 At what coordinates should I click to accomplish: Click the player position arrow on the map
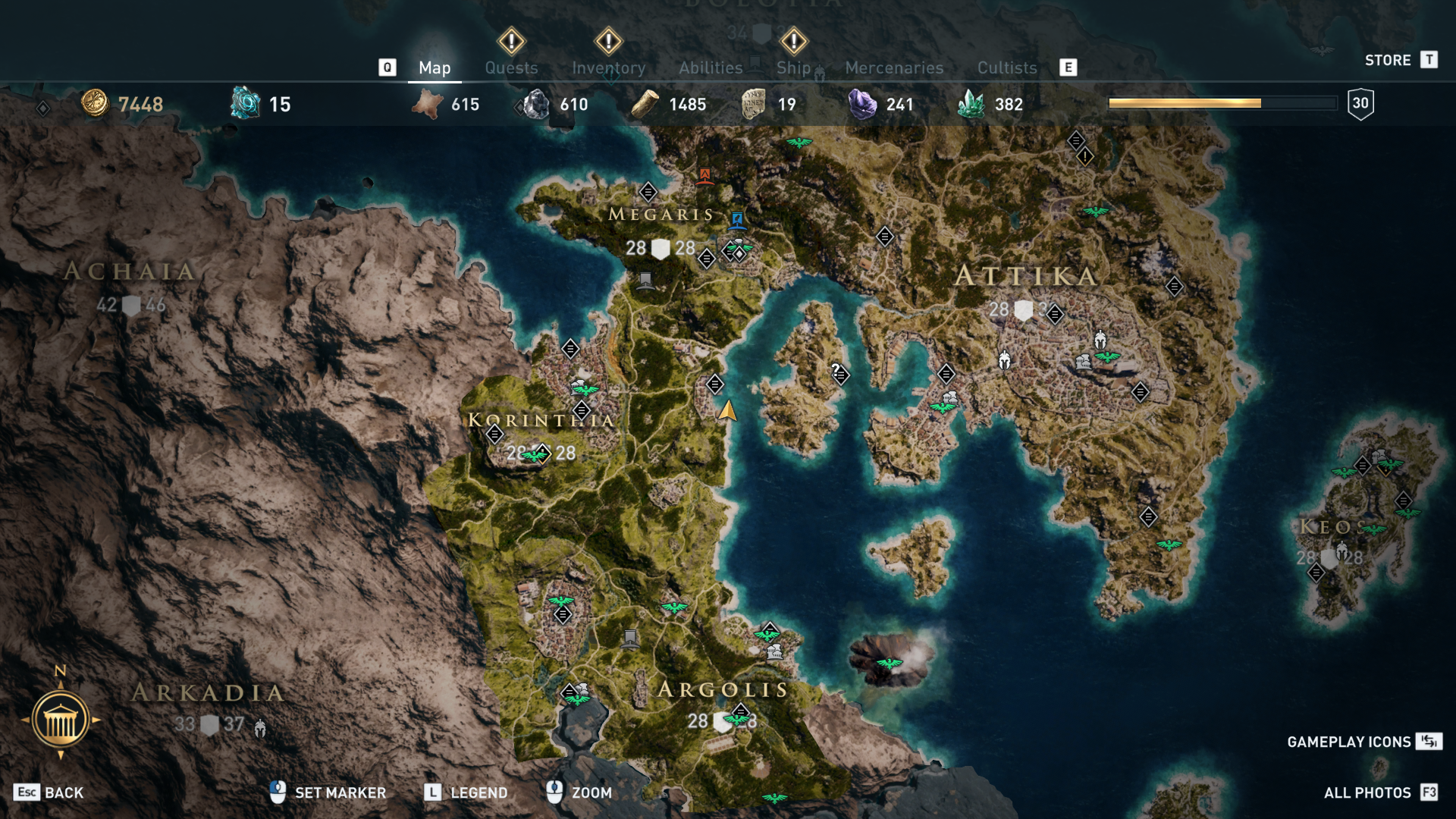(x=728, y=412)
